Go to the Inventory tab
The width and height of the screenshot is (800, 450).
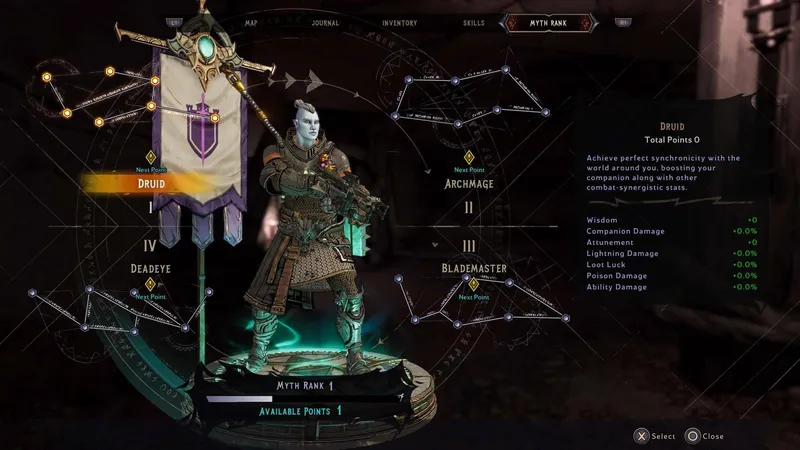(400, 22)
